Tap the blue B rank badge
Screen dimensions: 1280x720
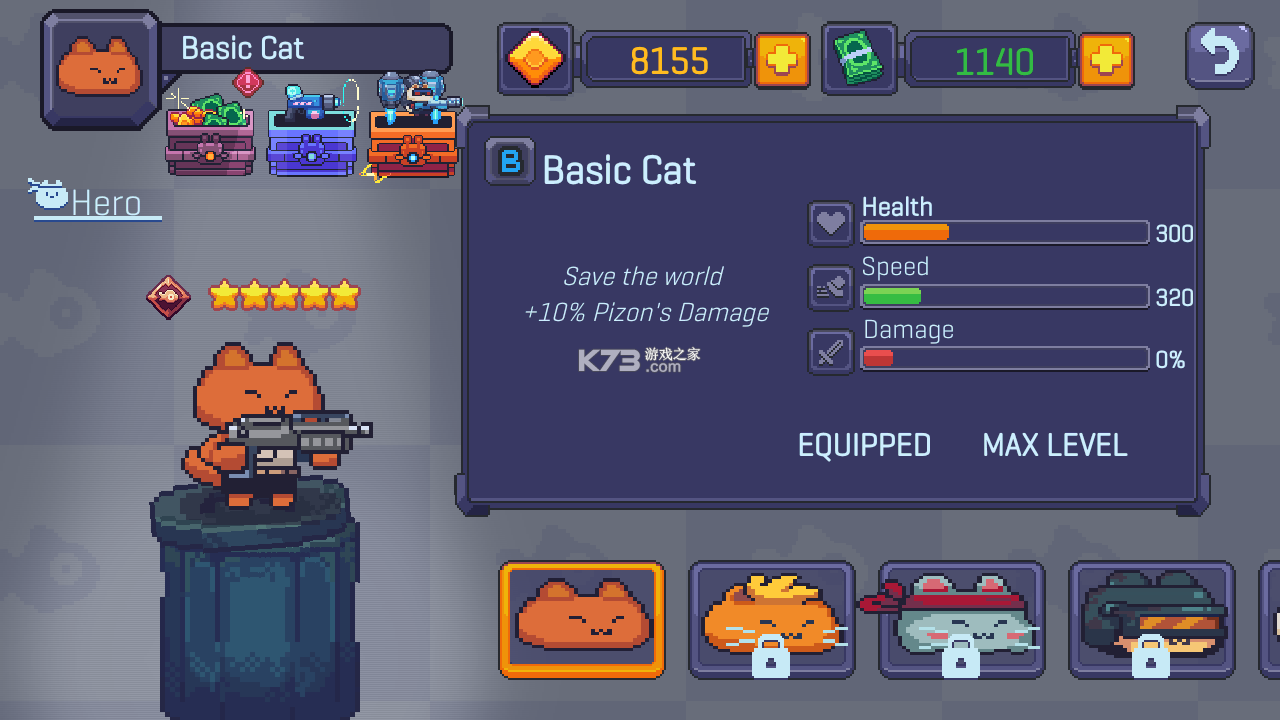(509, 162)
